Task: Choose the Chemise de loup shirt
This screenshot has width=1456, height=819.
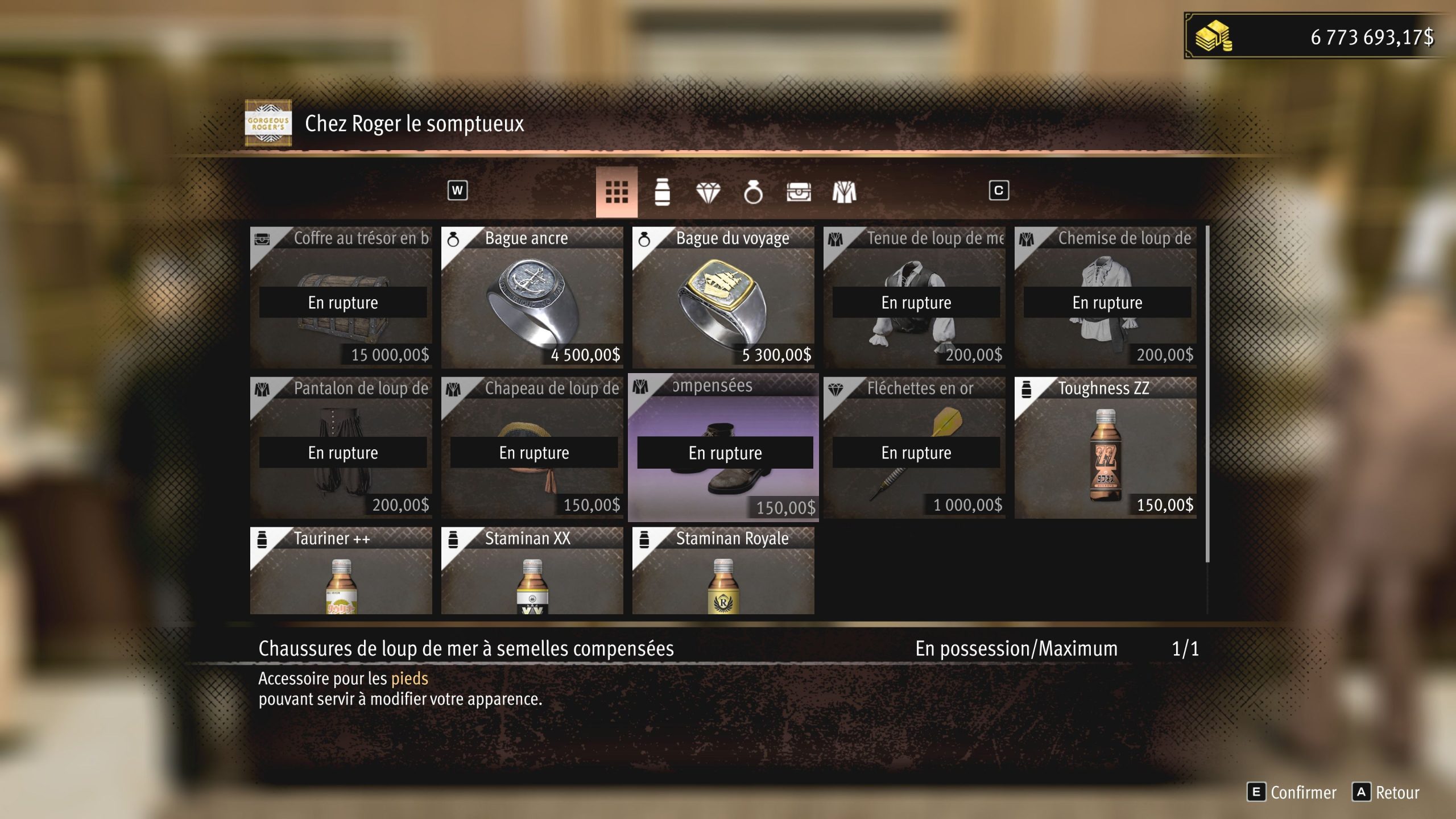Action: click(1106, 297)
